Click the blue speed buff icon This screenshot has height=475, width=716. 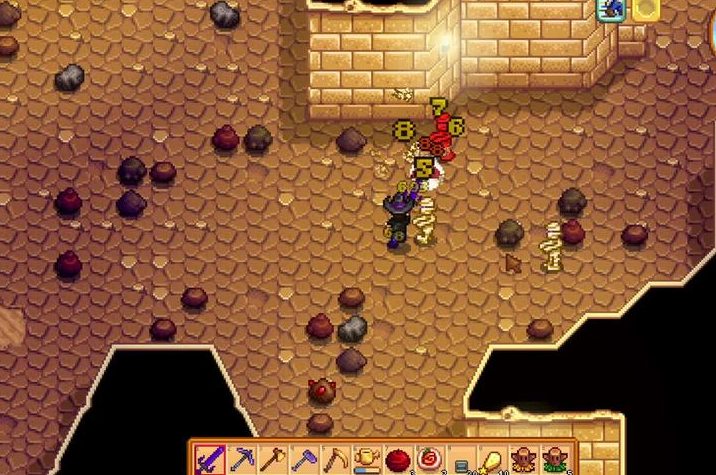[x=611, y=10]
